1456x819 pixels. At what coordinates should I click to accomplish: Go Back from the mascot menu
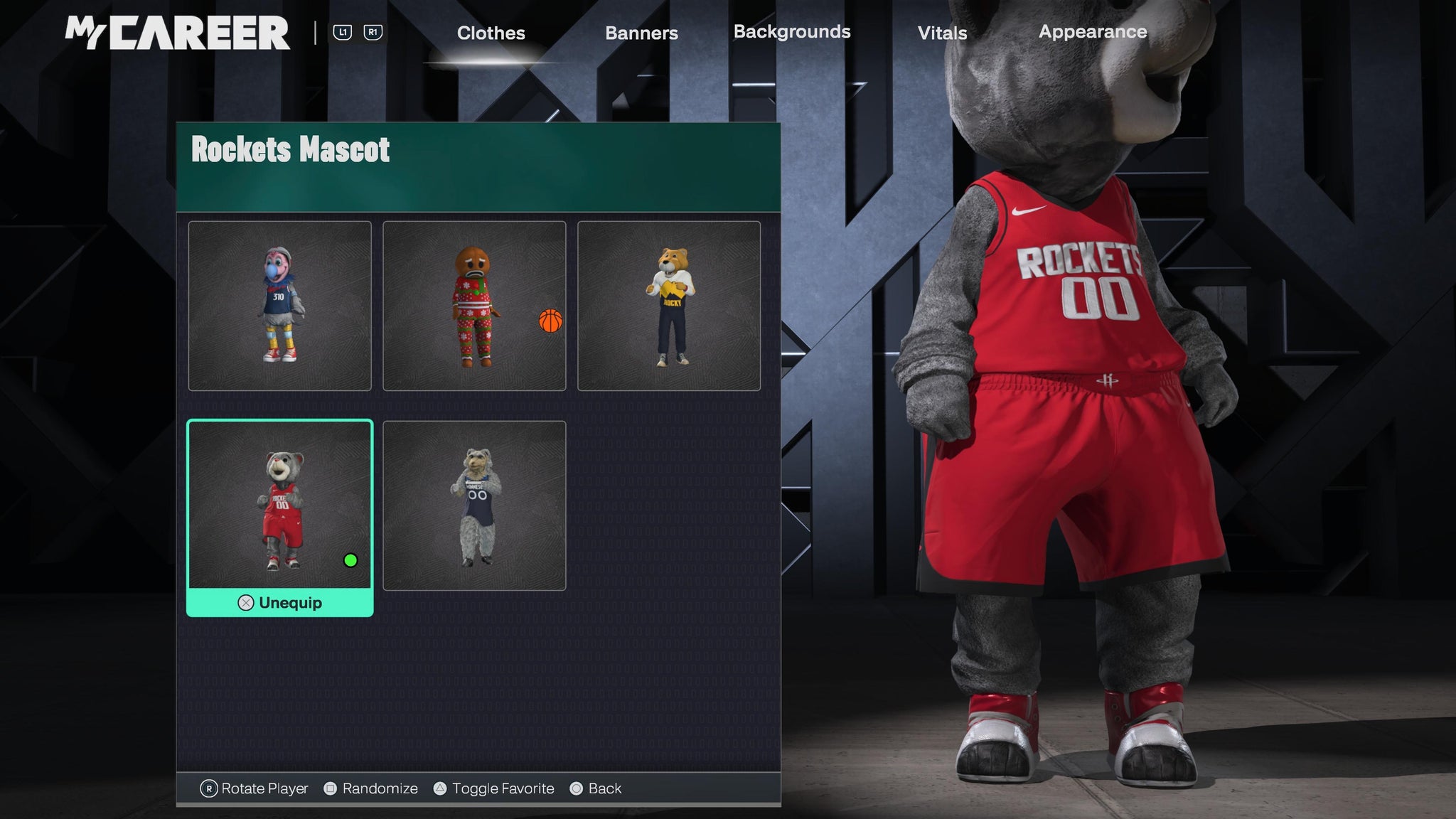click(596, 788)
